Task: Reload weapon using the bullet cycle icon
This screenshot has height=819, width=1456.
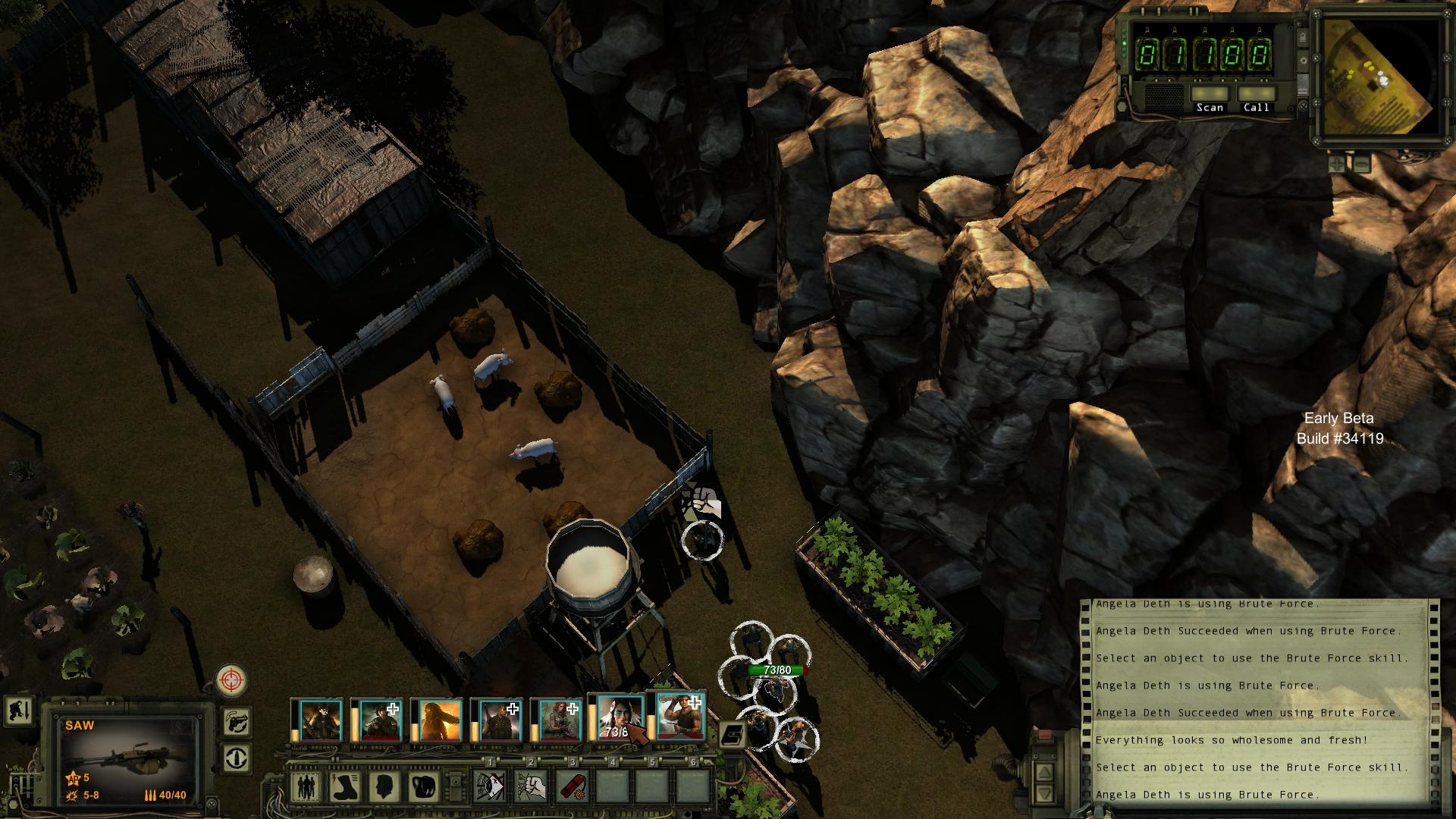Action: (x=237, y=758)
